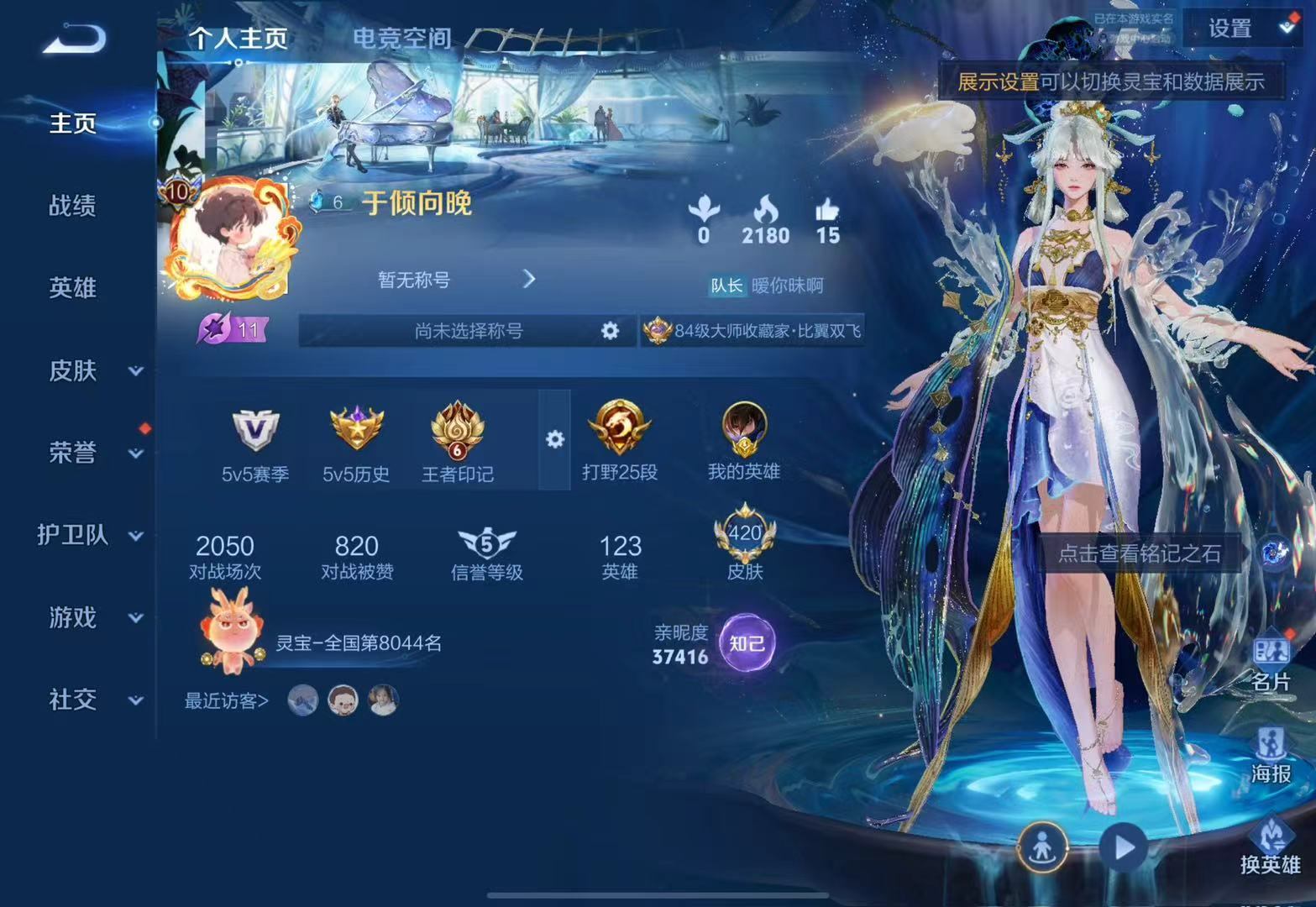
Task: Open the 暂无称号 arrow selector
Action: coord(530,279)
